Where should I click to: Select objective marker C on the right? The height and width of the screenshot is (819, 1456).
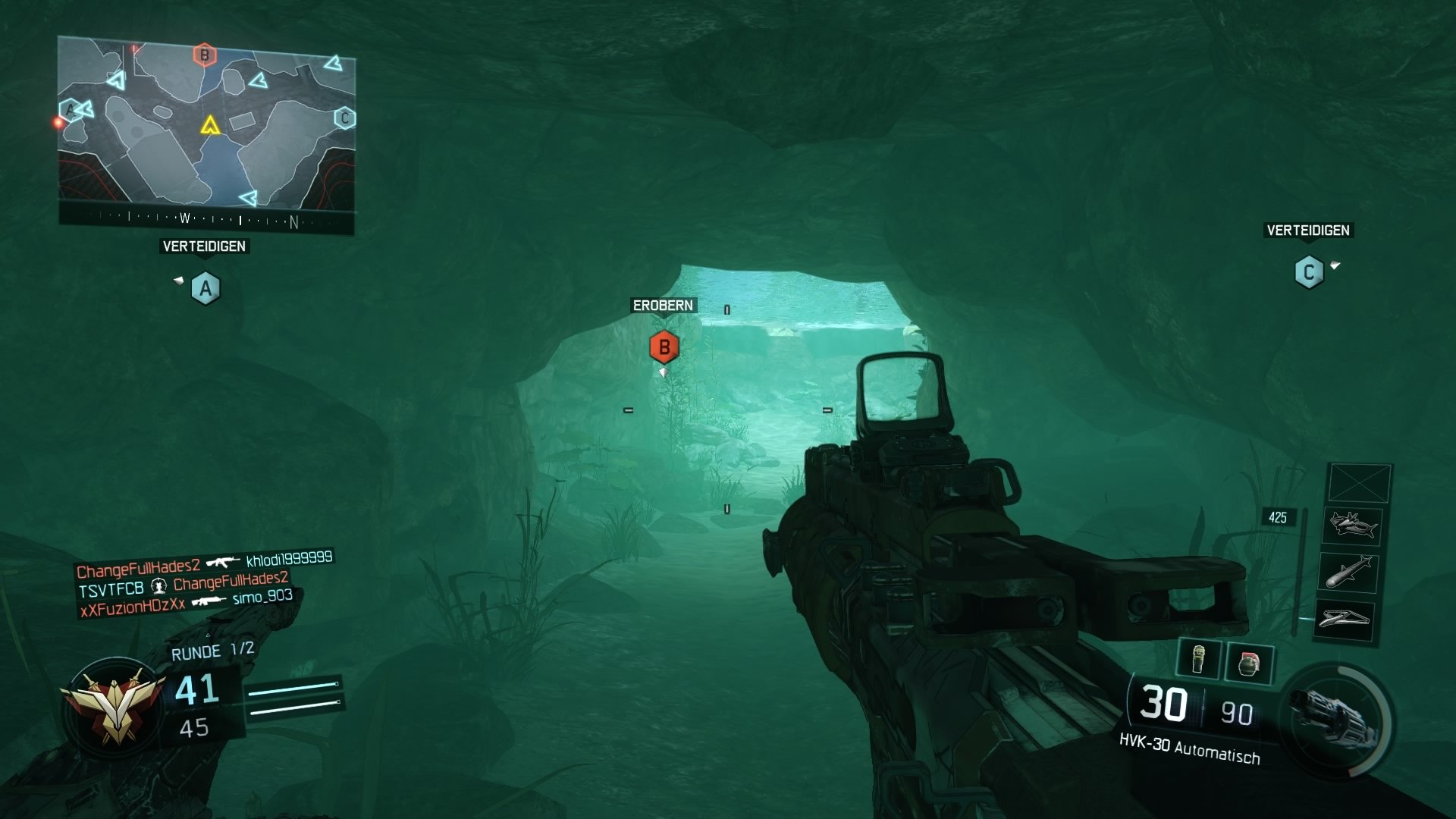tap(1310, 272)
